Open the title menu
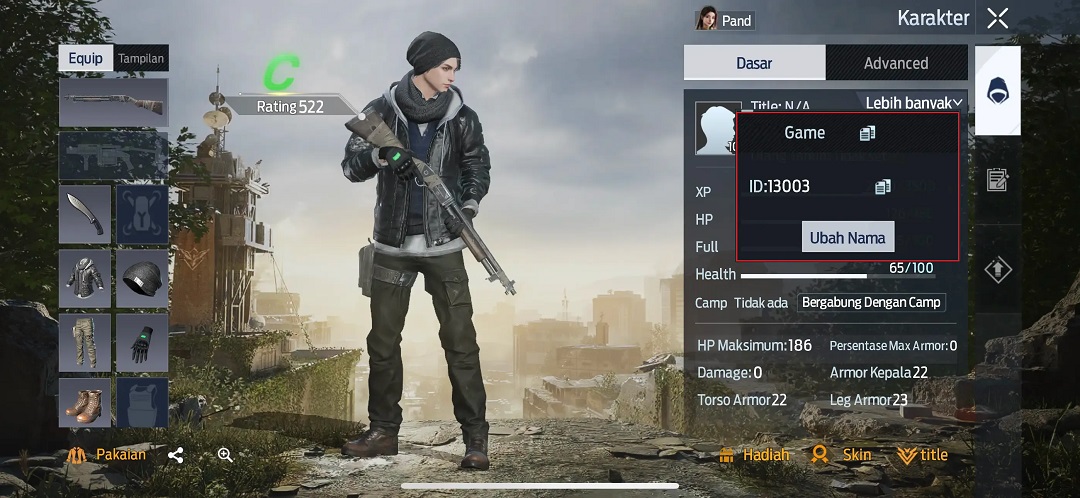 [x=922, y=455]
